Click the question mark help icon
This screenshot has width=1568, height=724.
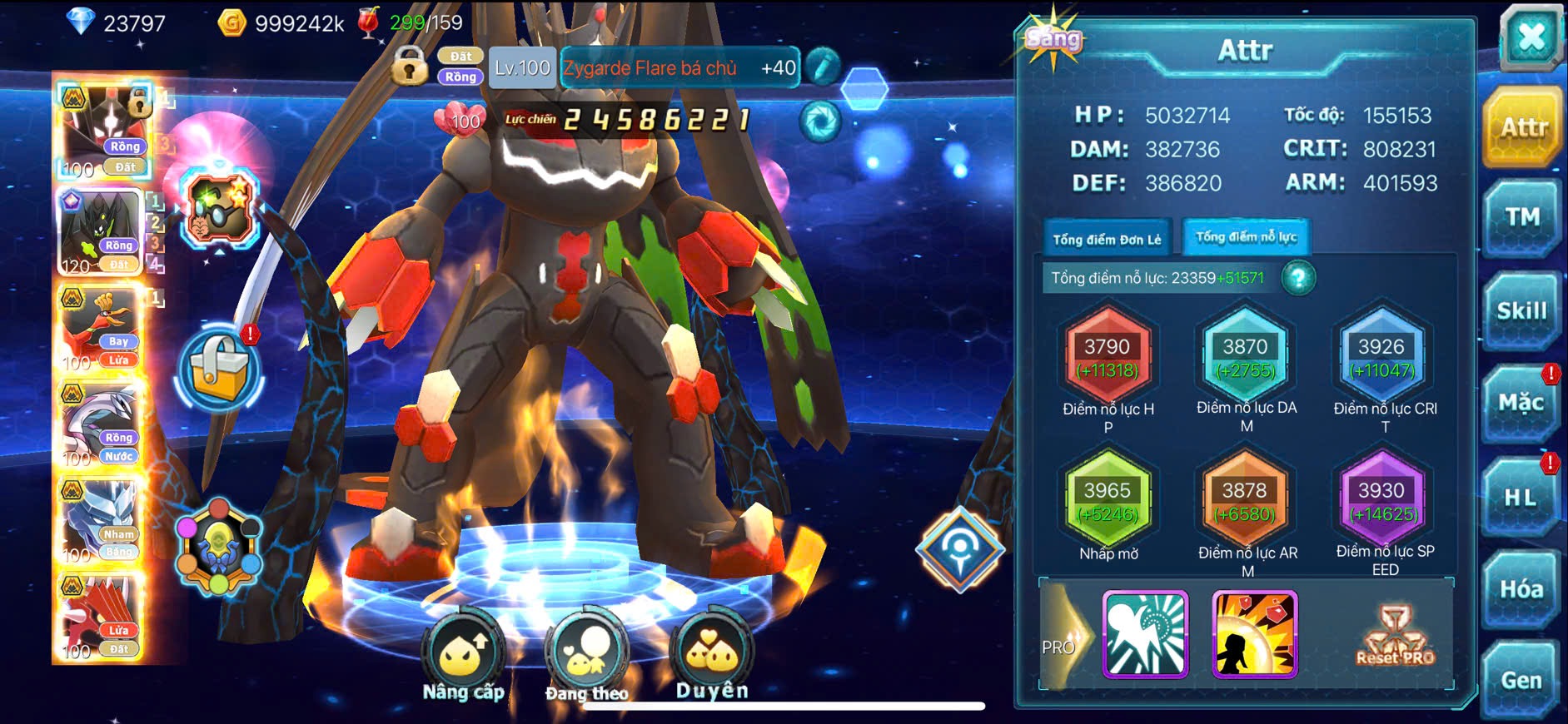pyautogui.click(x=1298, y=278)
